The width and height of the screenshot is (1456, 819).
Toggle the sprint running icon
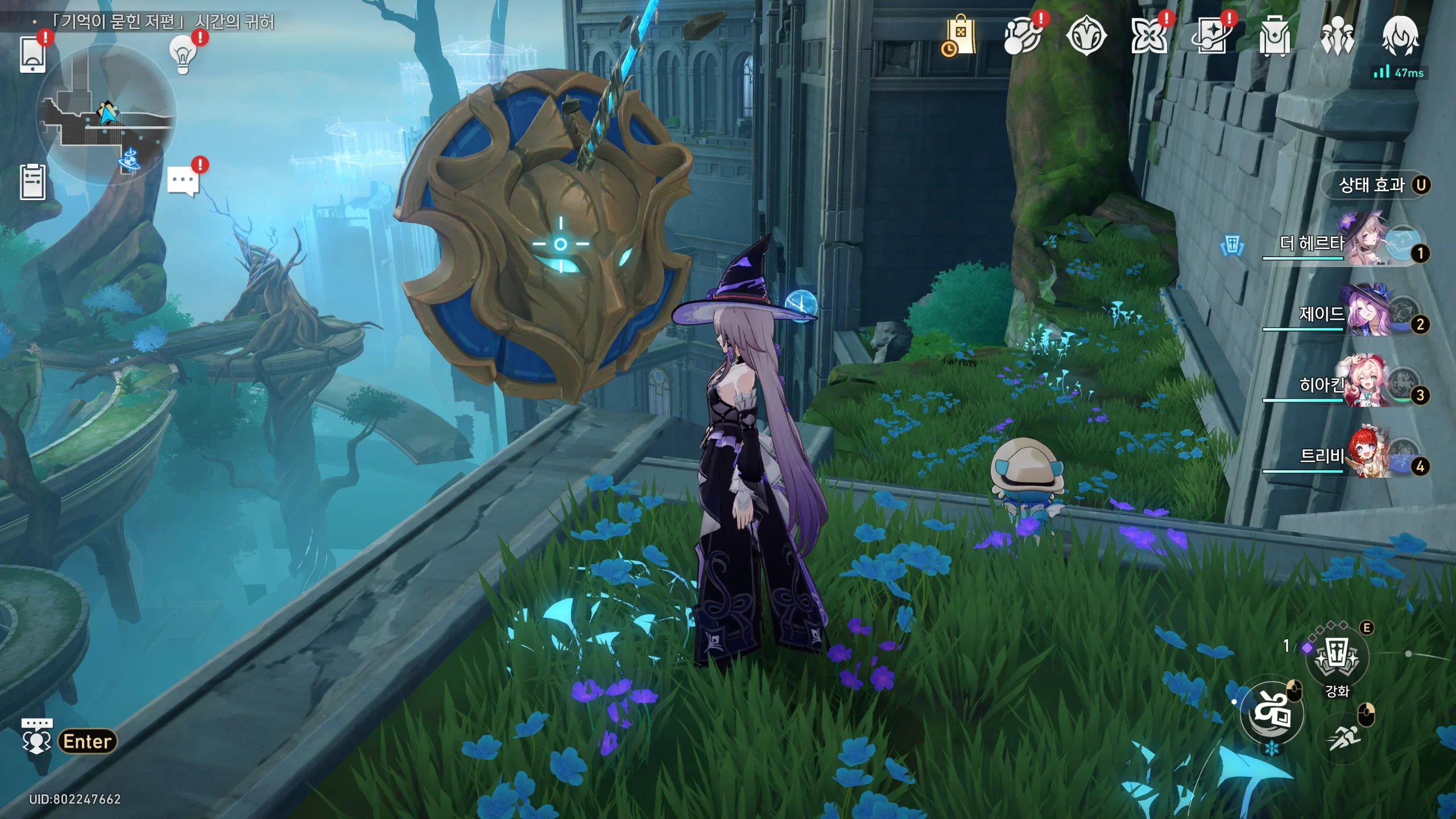[x=1344, y=738]
